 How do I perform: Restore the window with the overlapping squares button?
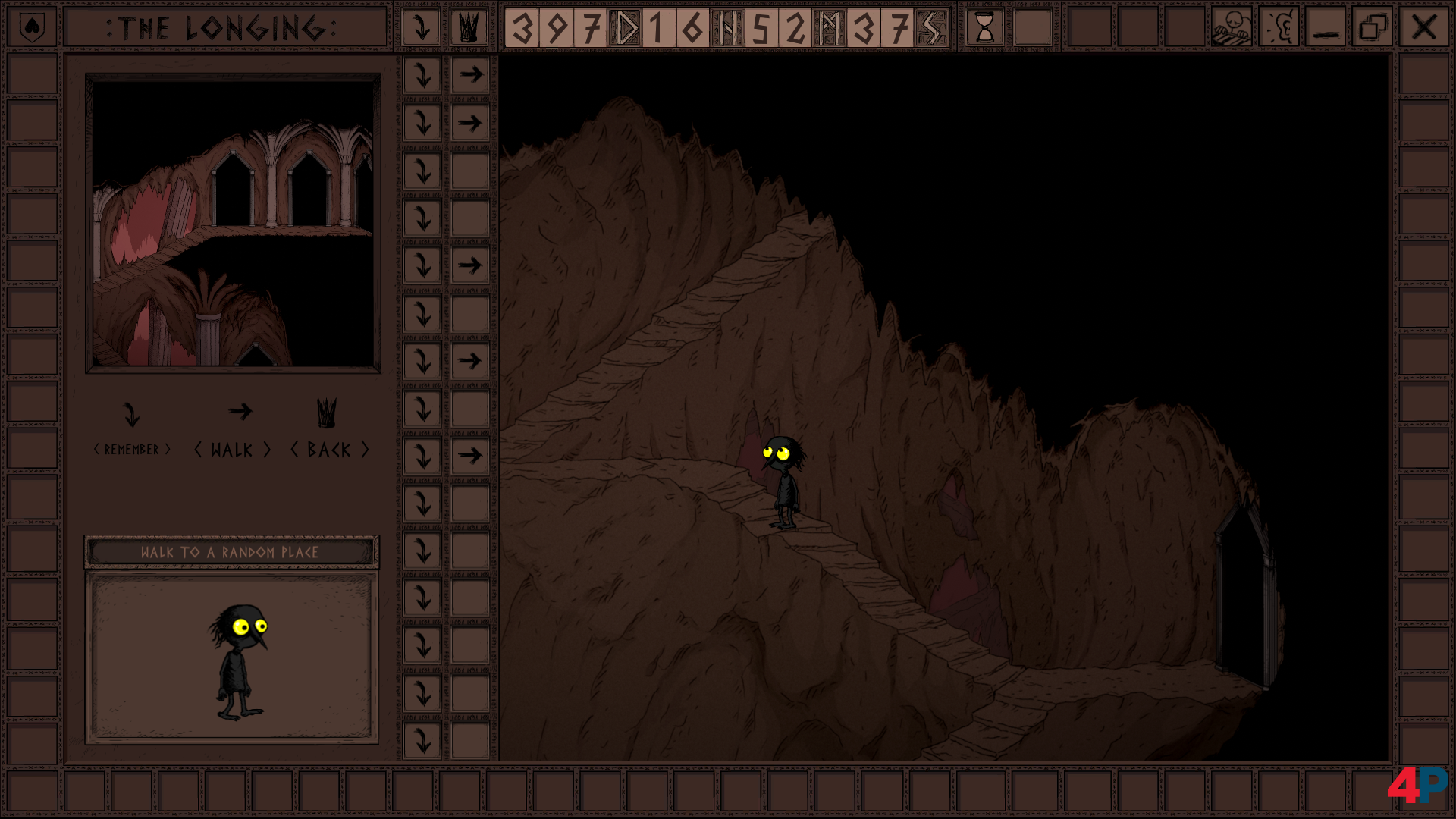click(x=1373, y=28)
